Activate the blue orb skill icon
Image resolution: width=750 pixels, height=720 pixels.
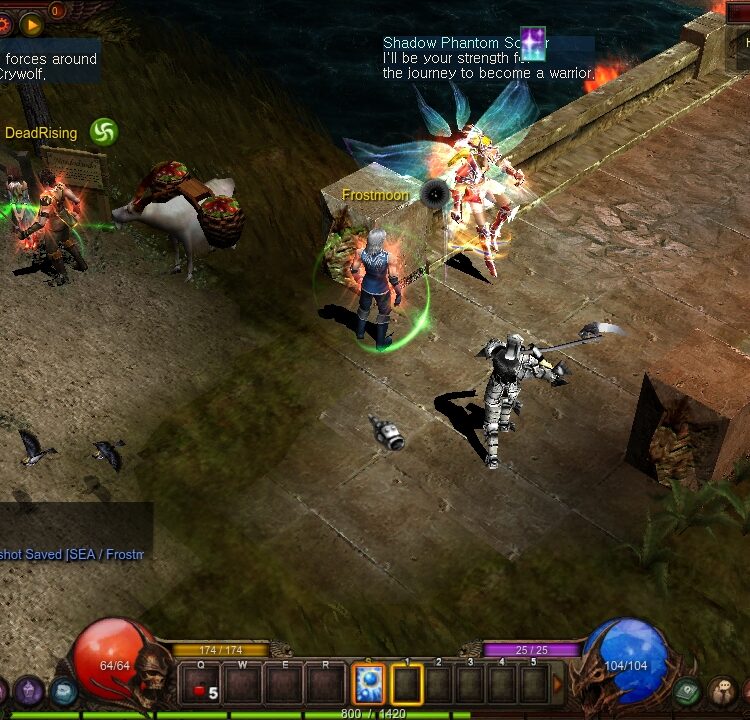click(x=368, y=685)
